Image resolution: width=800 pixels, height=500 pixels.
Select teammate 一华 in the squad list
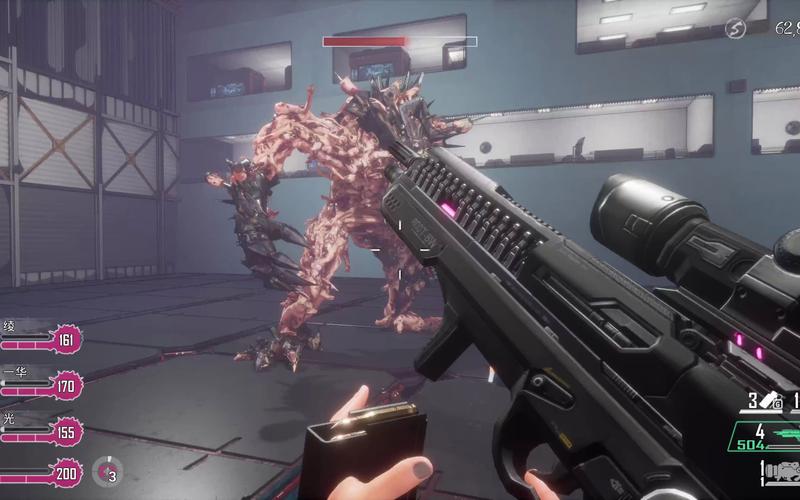(x=40, y=385)
